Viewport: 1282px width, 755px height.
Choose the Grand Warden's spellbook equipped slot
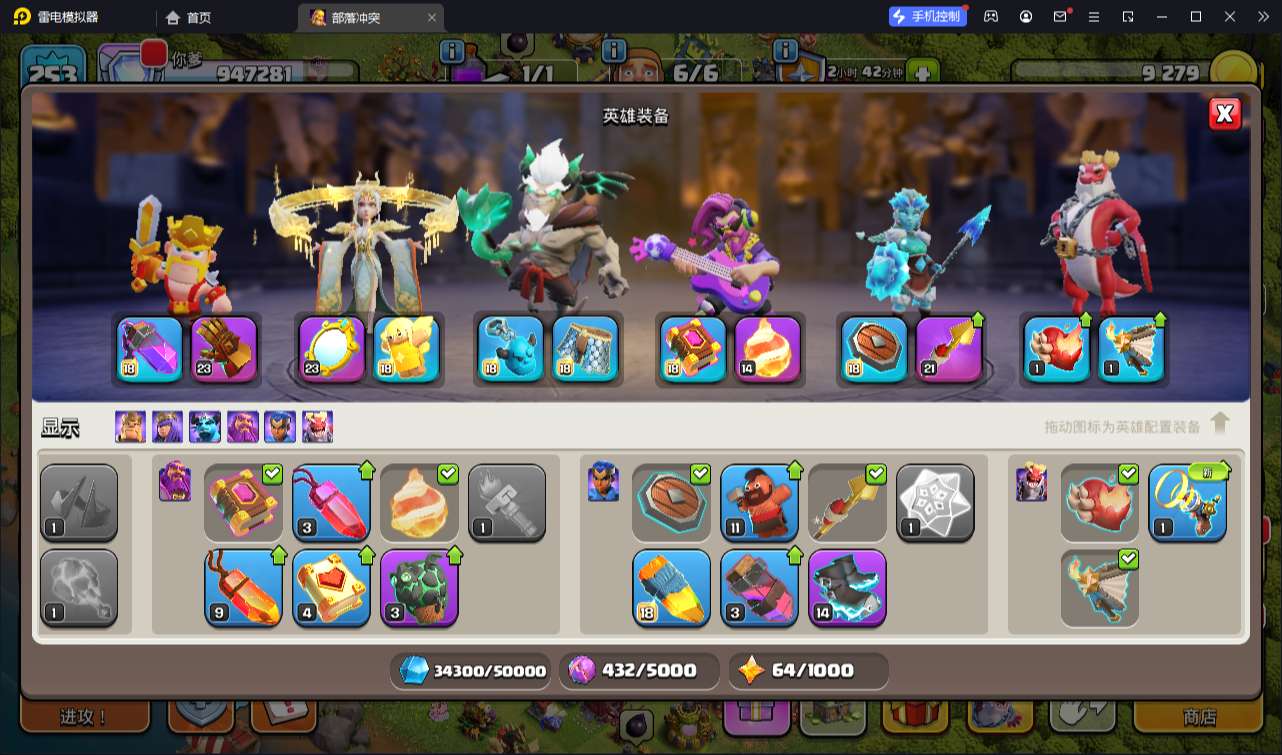coord(692,349)
